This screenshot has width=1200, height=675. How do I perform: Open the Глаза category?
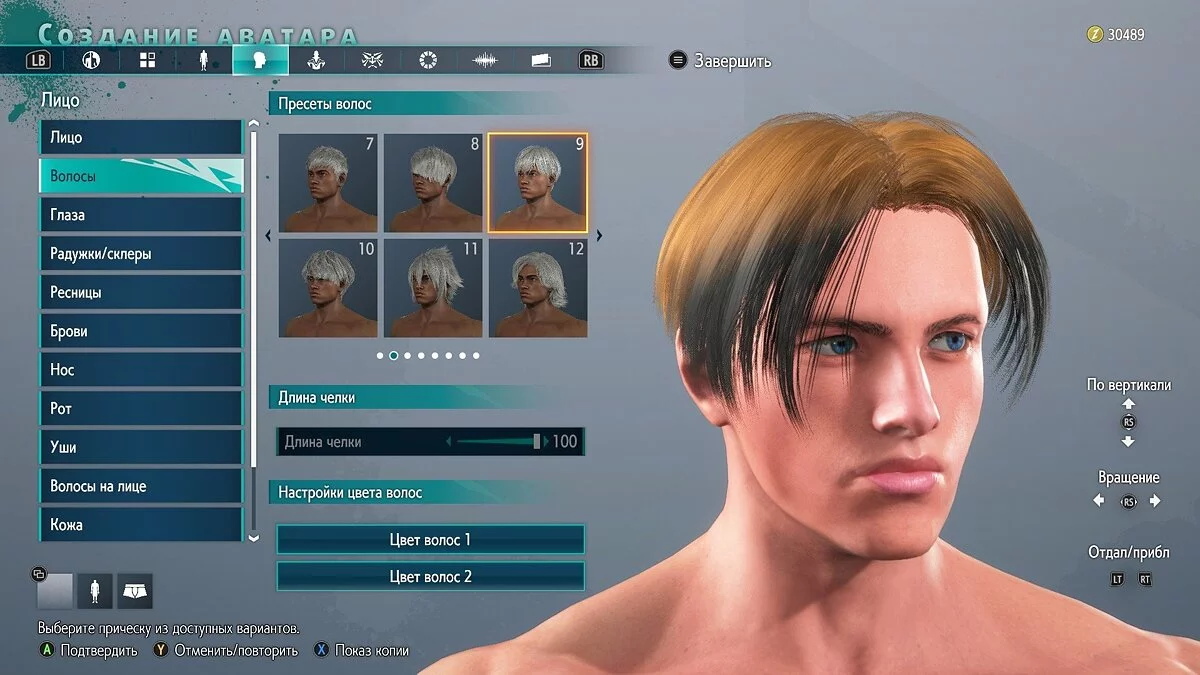click(140, 215)
